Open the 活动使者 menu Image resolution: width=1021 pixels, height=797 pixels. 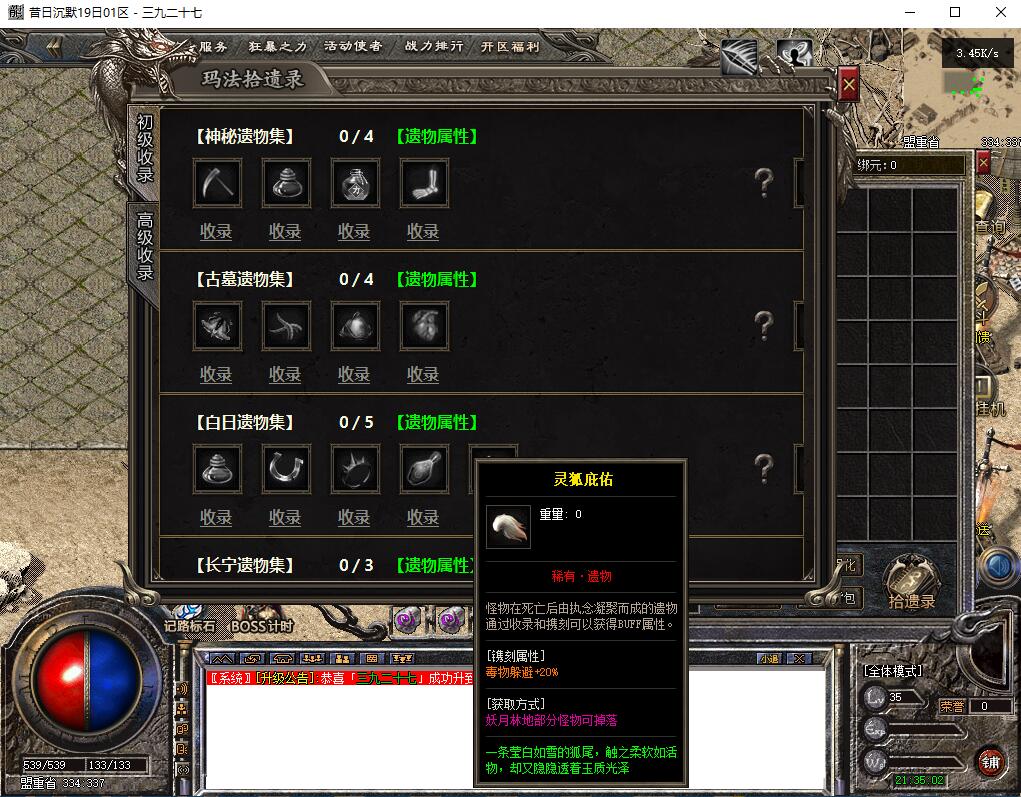[352, 46]
